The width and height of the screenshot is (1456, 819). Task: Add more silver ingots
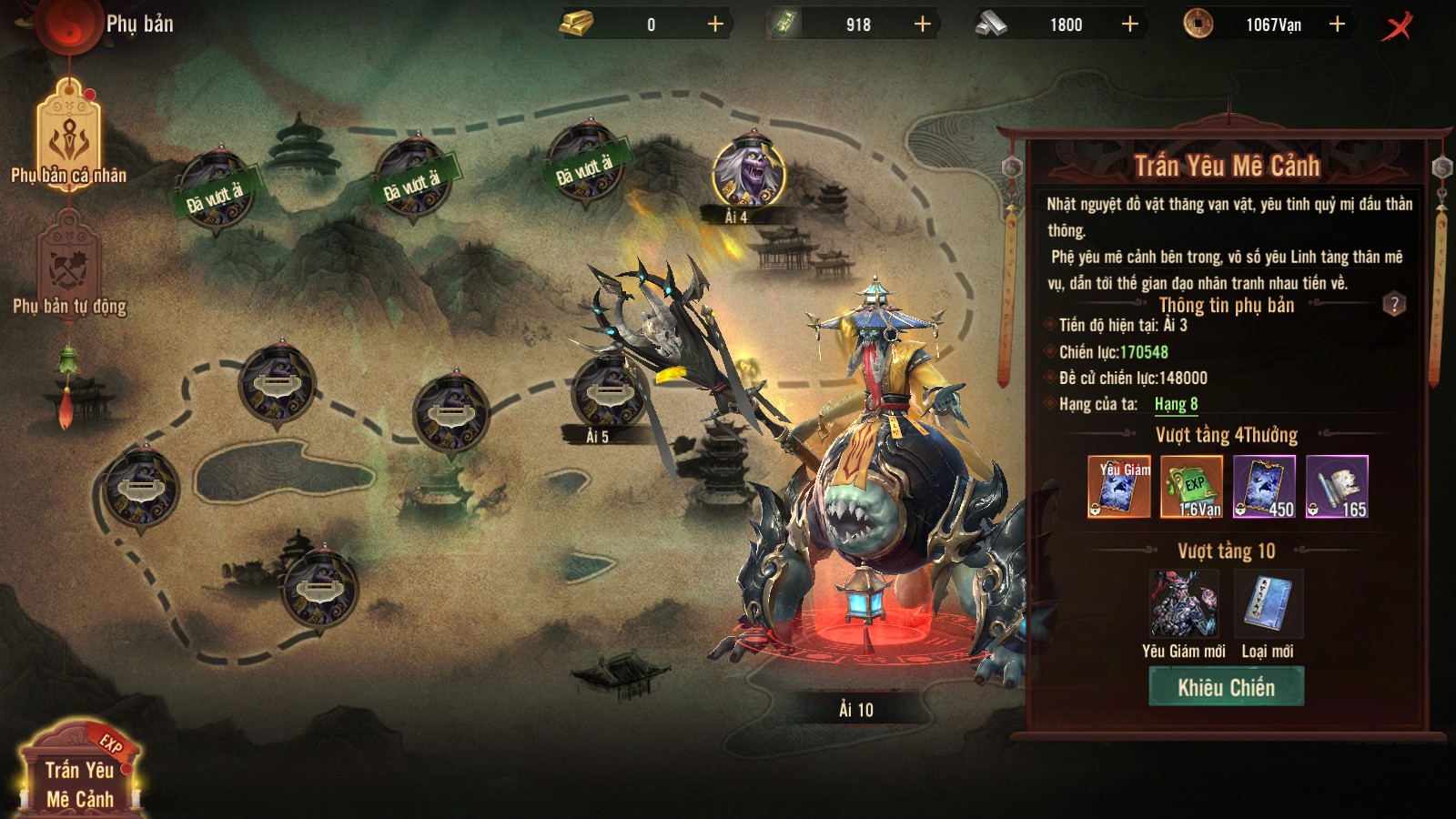click(x=1129, y=25)
